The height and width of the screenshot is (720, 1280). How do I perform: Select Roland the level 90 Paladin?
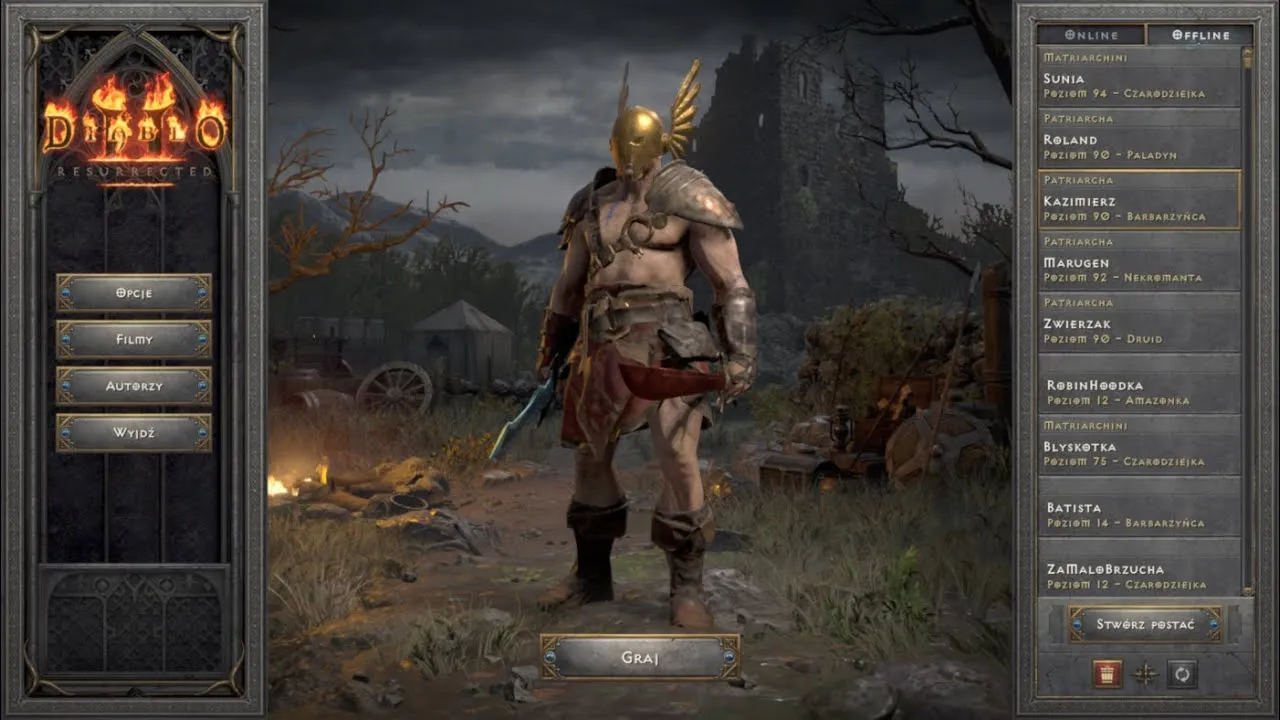coord(1139,140)
